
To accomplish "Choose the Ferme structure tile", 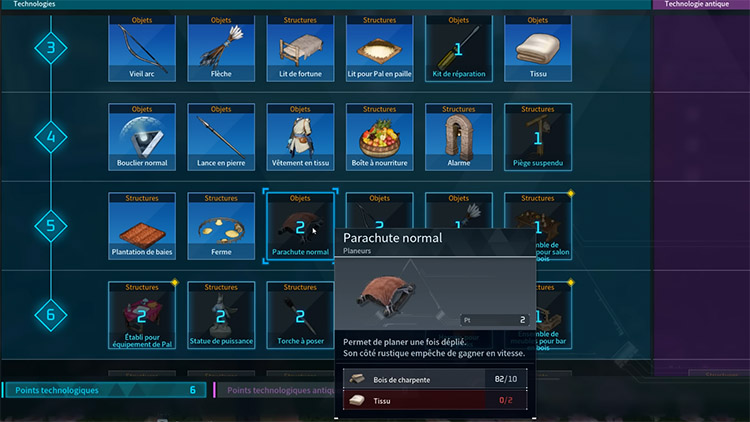I will point(221,226).
